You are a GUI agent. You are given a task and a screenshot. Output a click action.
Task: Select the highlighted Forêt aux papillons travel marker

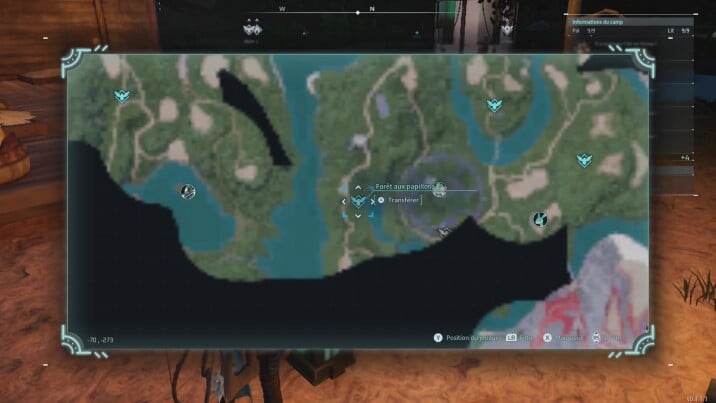pyautogui.click(x=358, y=201)
